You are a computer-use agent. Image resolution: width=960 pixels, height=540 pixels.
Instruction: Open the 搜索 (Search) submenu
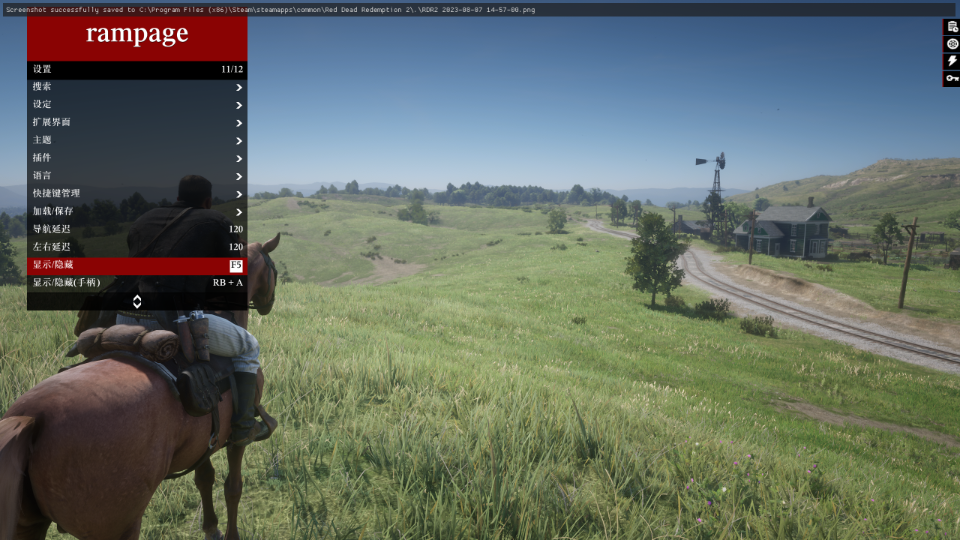point(137,87)
